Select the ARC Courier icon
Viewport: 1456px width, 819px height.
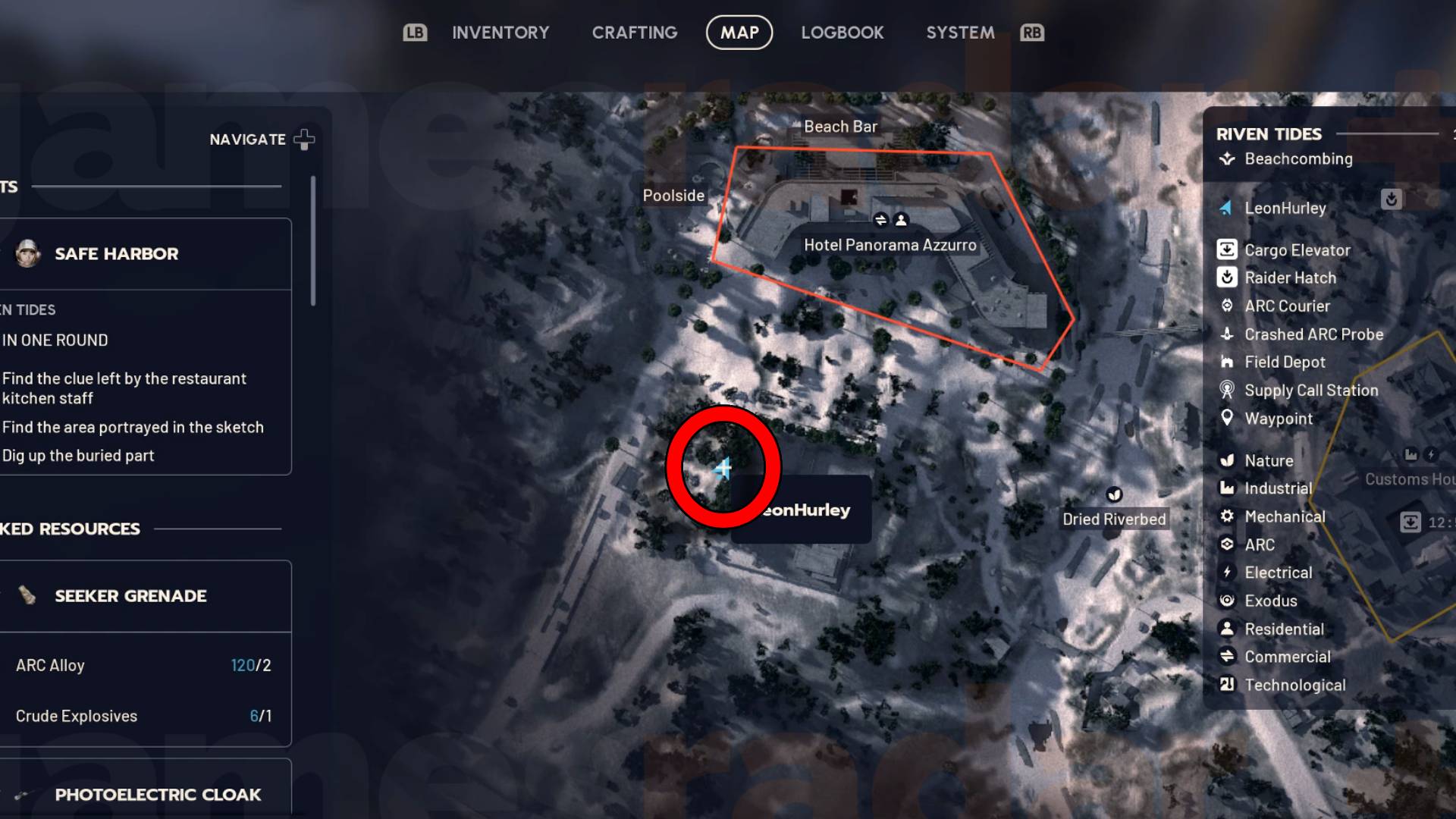1228,306
